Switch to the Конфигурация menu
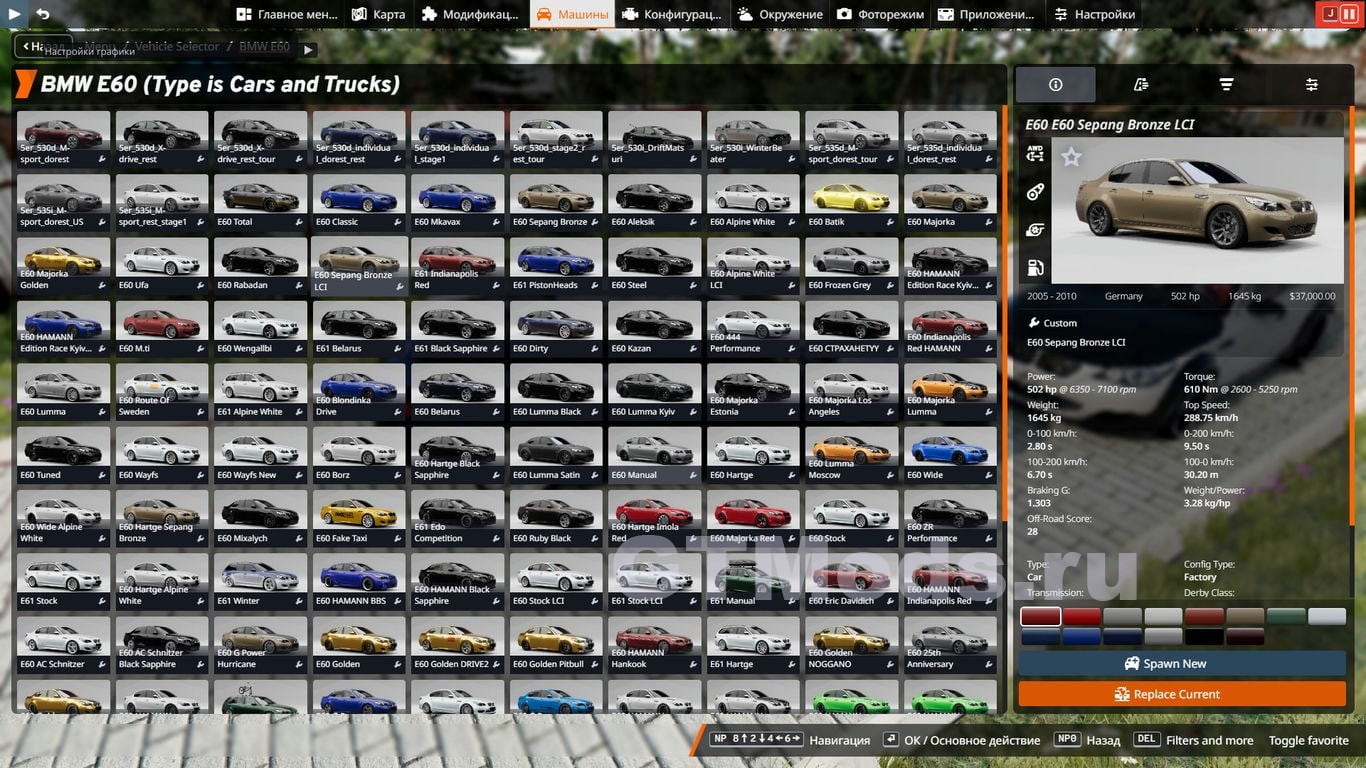The height and width of the screenshot is (768, 1366). (x=670, y=14)
